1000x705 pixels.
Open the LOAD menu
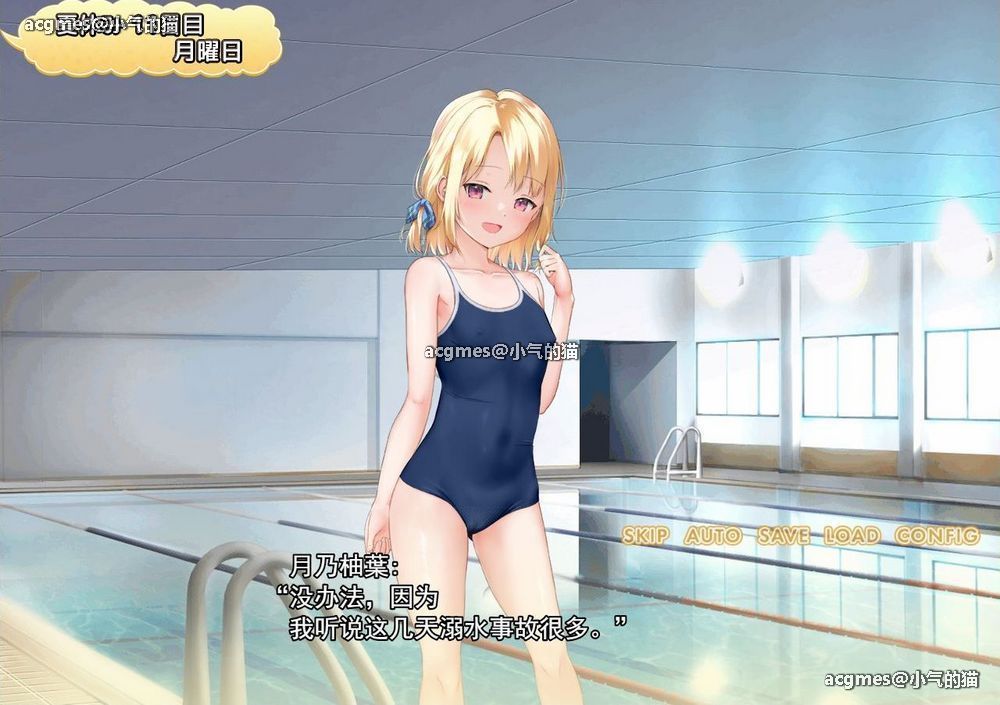[851, 536]
